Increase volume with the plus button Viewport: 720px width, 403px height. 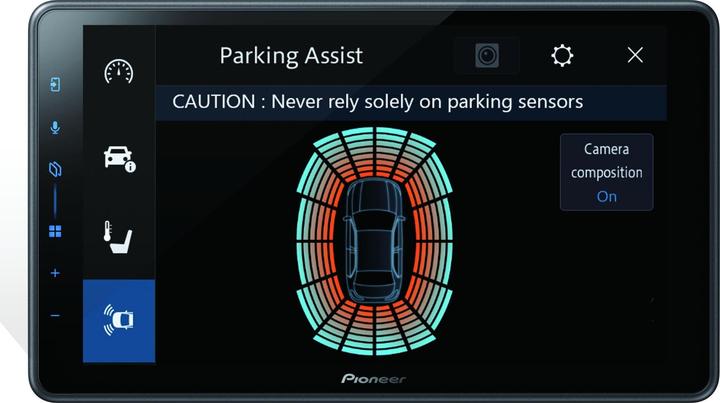(55, 273)
